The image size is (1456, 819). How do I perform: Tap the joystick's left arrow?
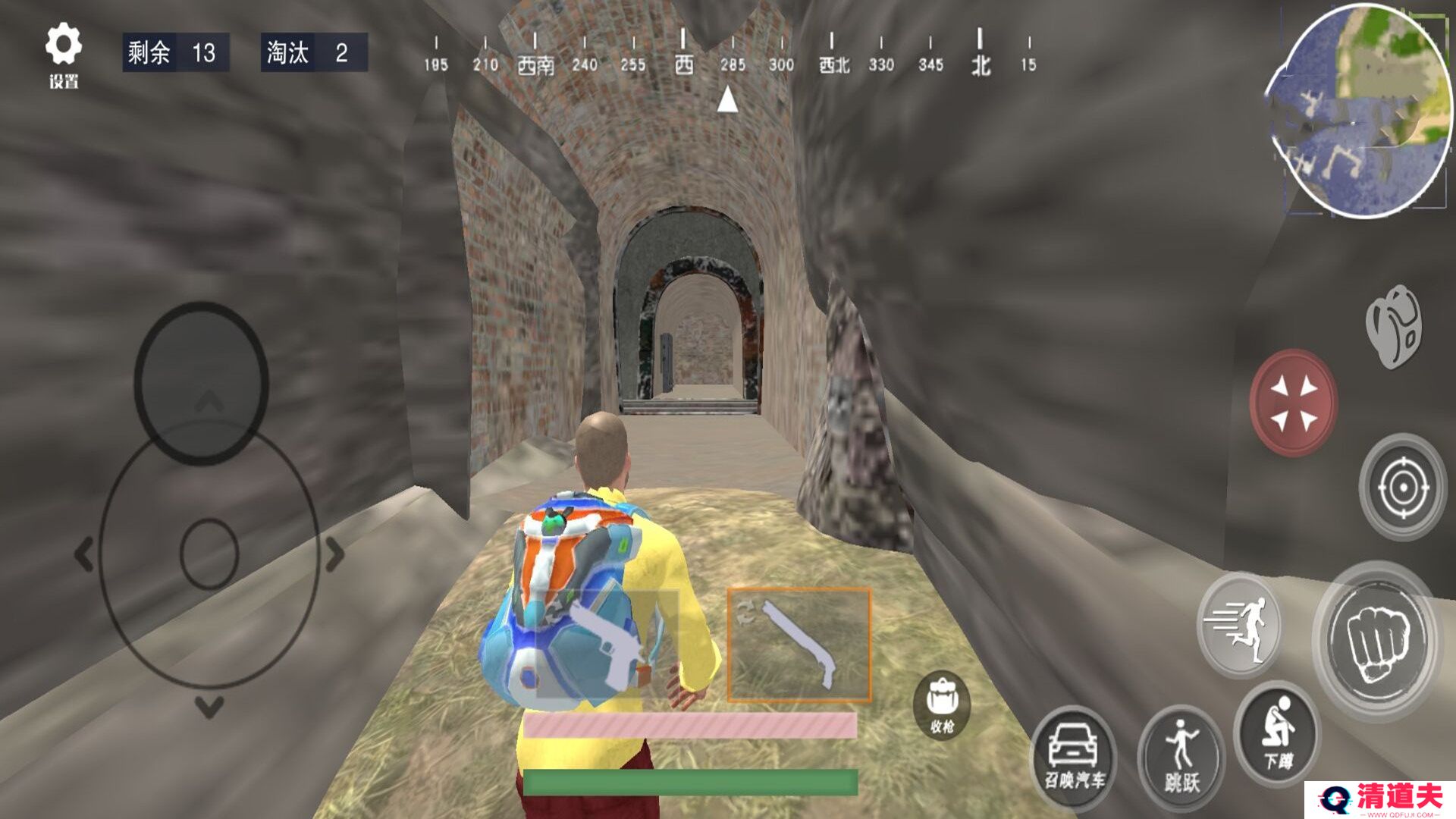tap(83, 554)
